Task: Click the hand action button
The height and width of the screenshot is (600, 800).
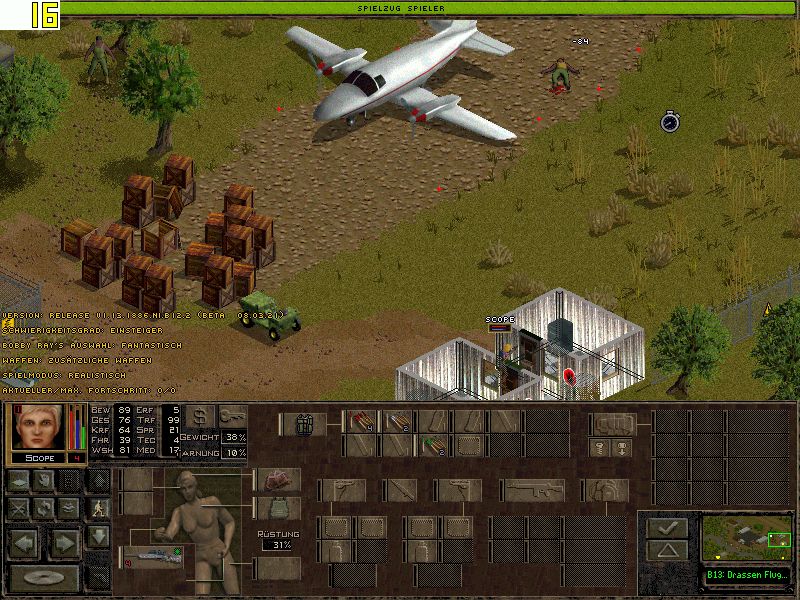Action: [x=45, y=481]
